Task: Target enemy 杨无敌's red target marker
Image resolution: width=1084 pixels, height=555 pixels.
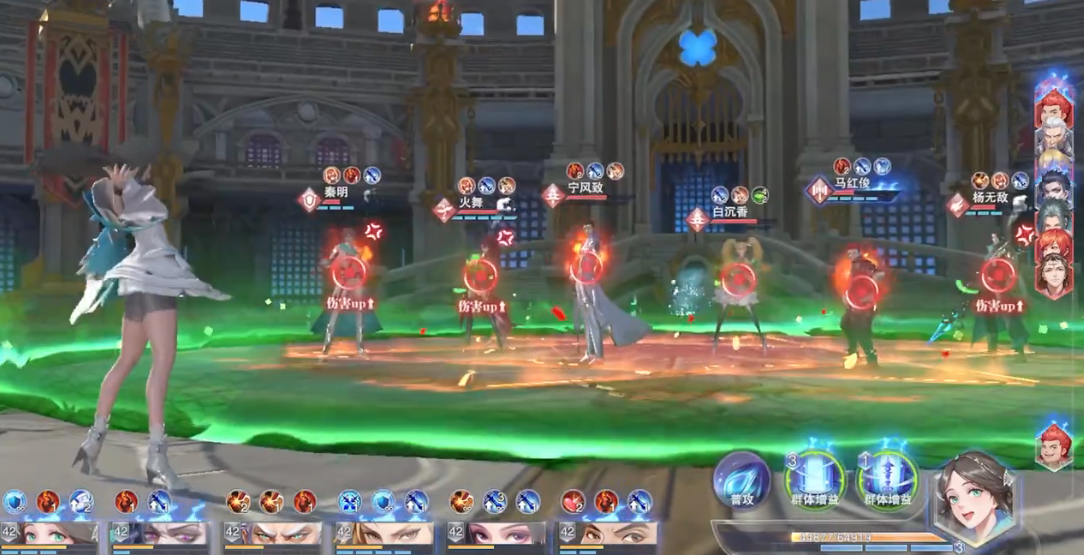Action: [x=998, y=274]
